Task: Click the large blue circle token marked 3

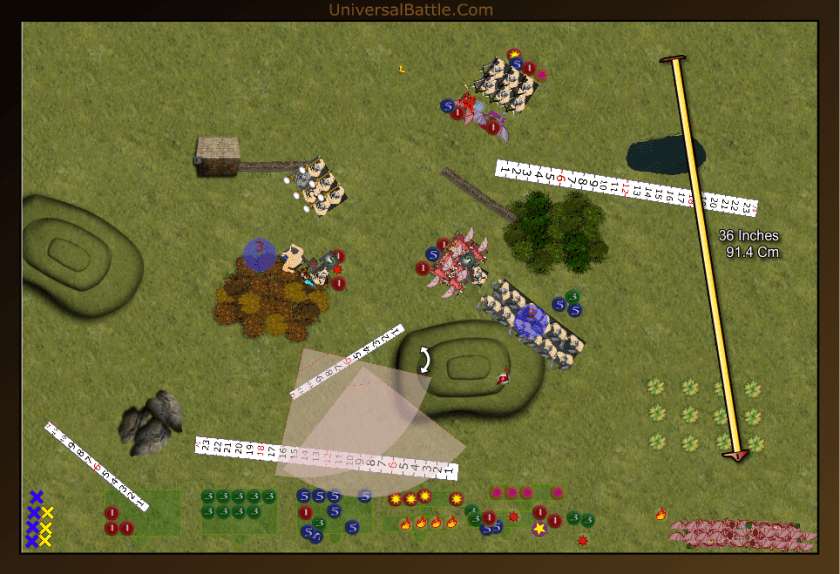Action: (259, 253)
